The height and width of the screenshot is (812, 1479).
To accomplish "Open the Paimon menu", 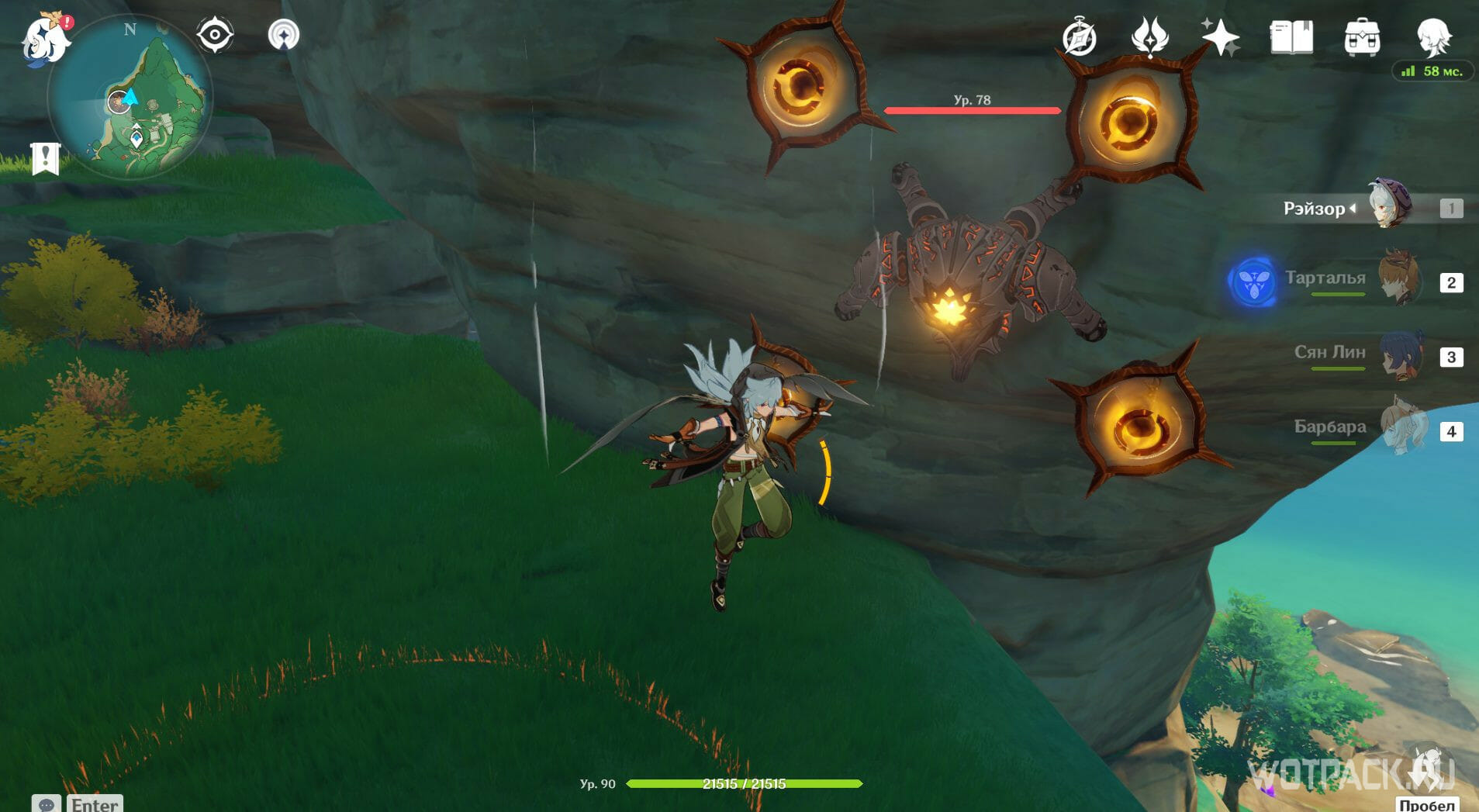I will click(x=43, y=35).
